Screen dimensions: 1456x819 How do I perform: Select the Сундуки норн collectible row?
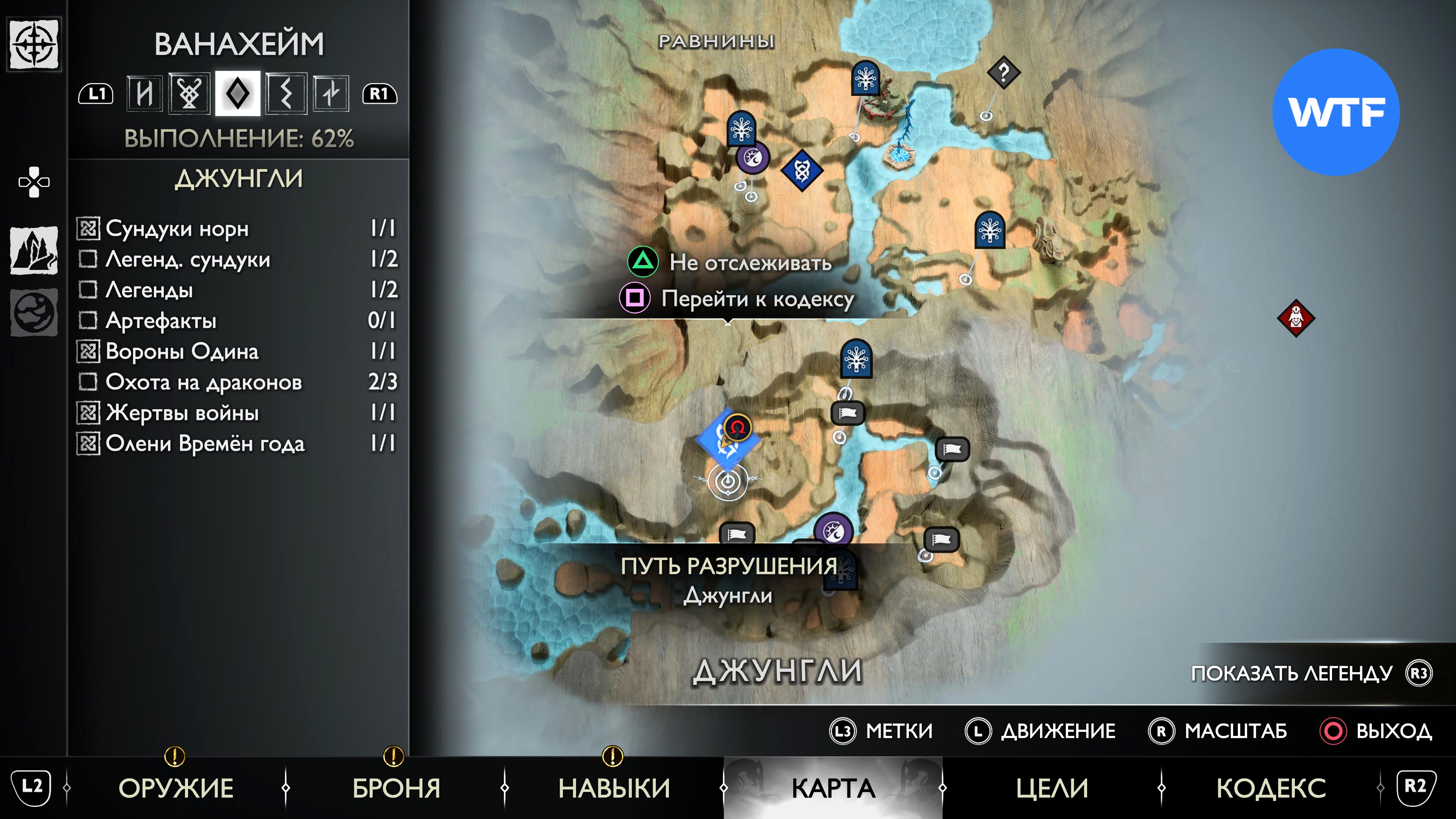(237, 228)
